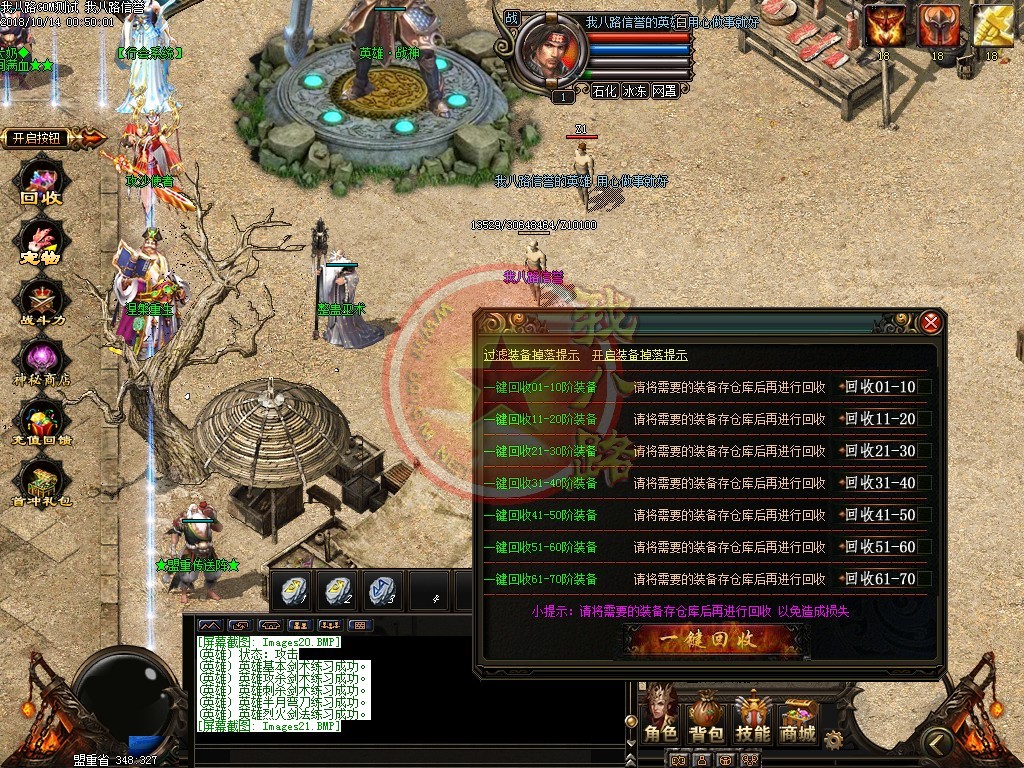Click the 回收61-70 recycle button
Screen dimensions: 1024x768
[x=881, y=579]
